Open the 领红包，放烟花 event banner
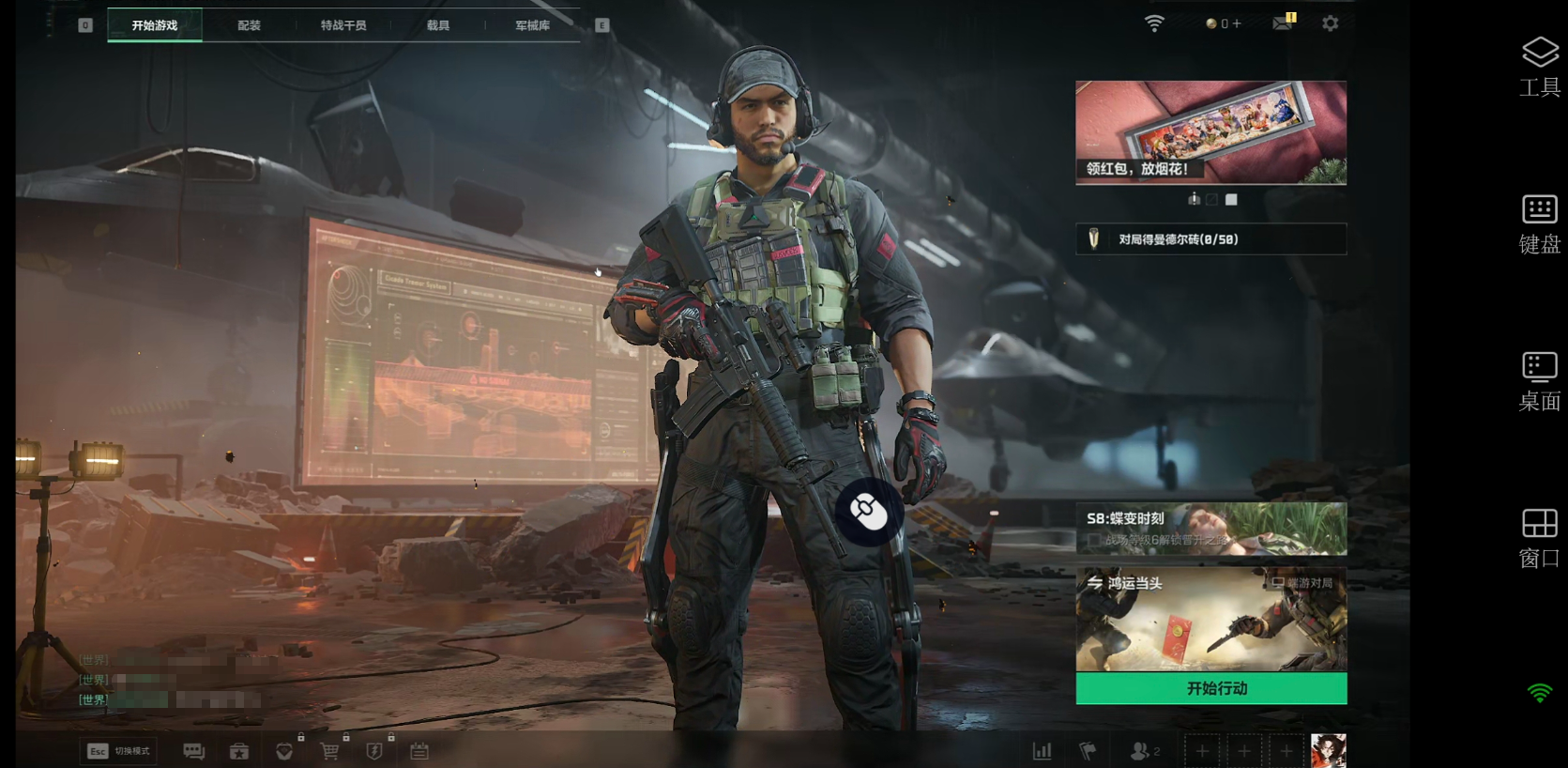The image size is (1568, 768). coord(1210,131)
